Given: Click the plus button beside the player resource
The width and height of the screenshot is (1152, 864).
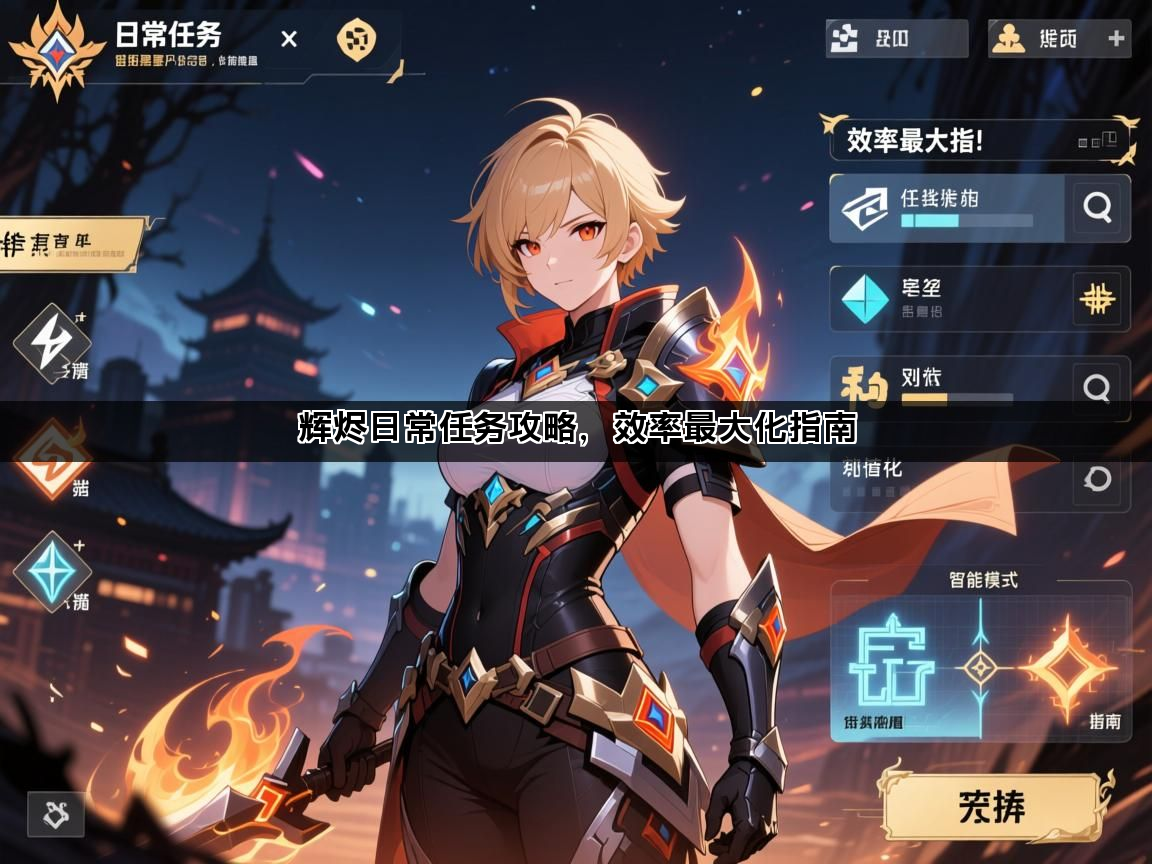Looking at the screenshot, I should click(1117, 39).
